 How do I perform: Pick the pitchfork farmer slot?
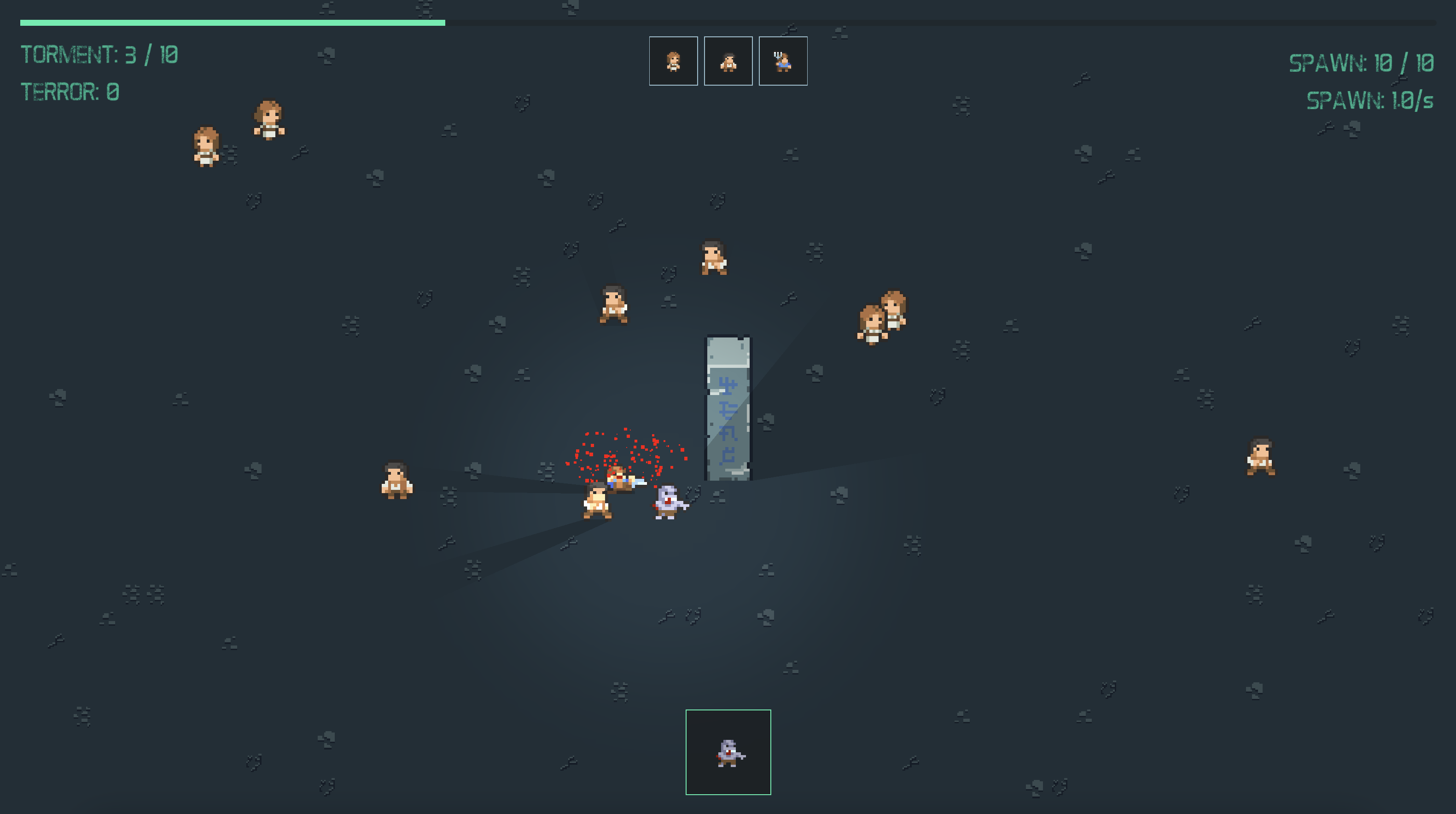783,61
